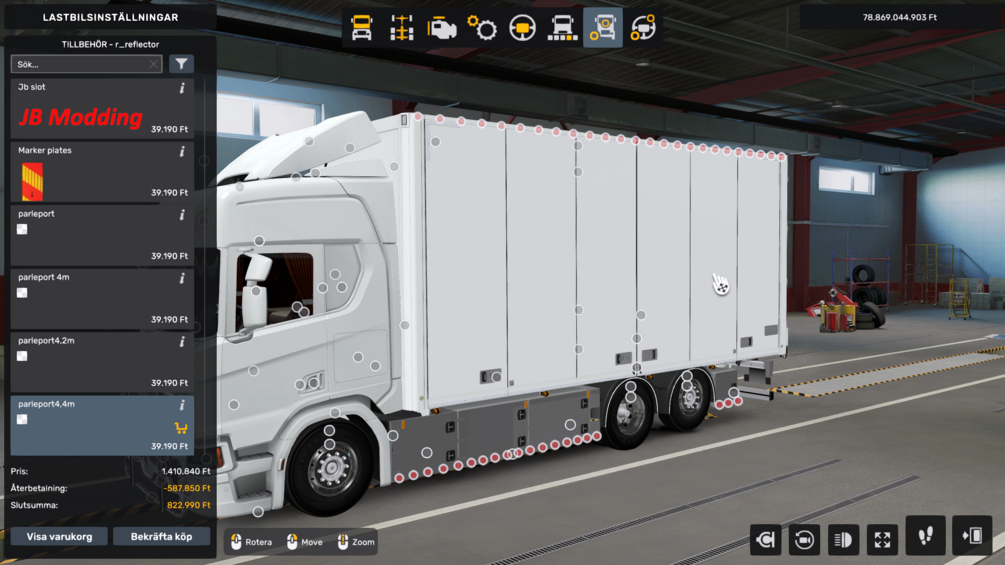Viewport: 1005px width, 565px height.
Task: Open the steering wheel interior tab
Action: point(522,28)
